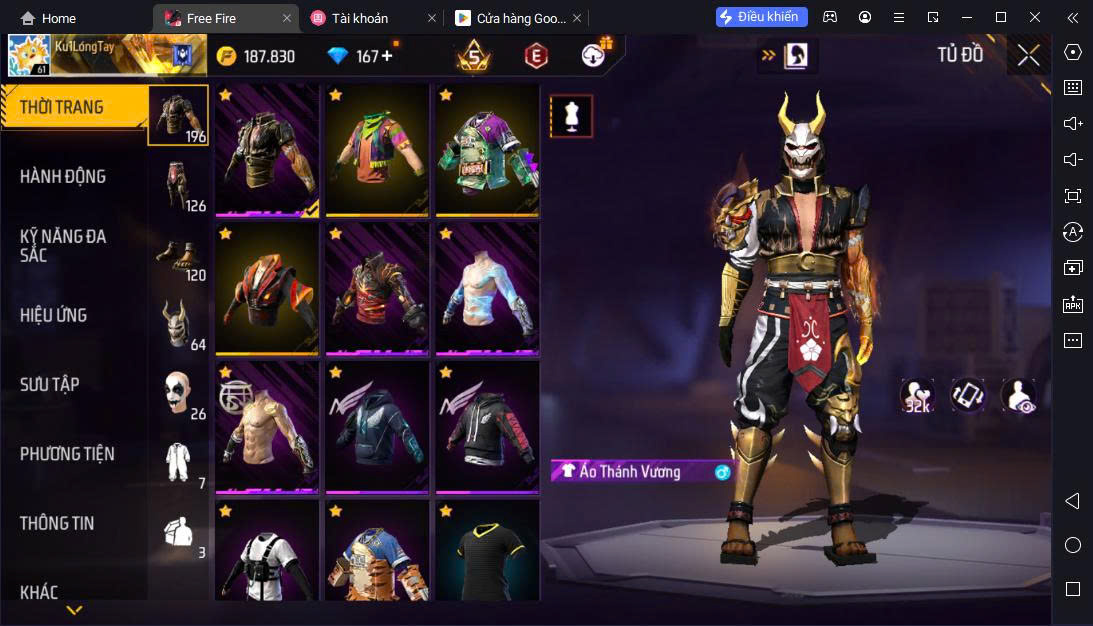Open the Hành Động category
The width and height of the screenshot is (1093, 626).
[x=63, y=177]
